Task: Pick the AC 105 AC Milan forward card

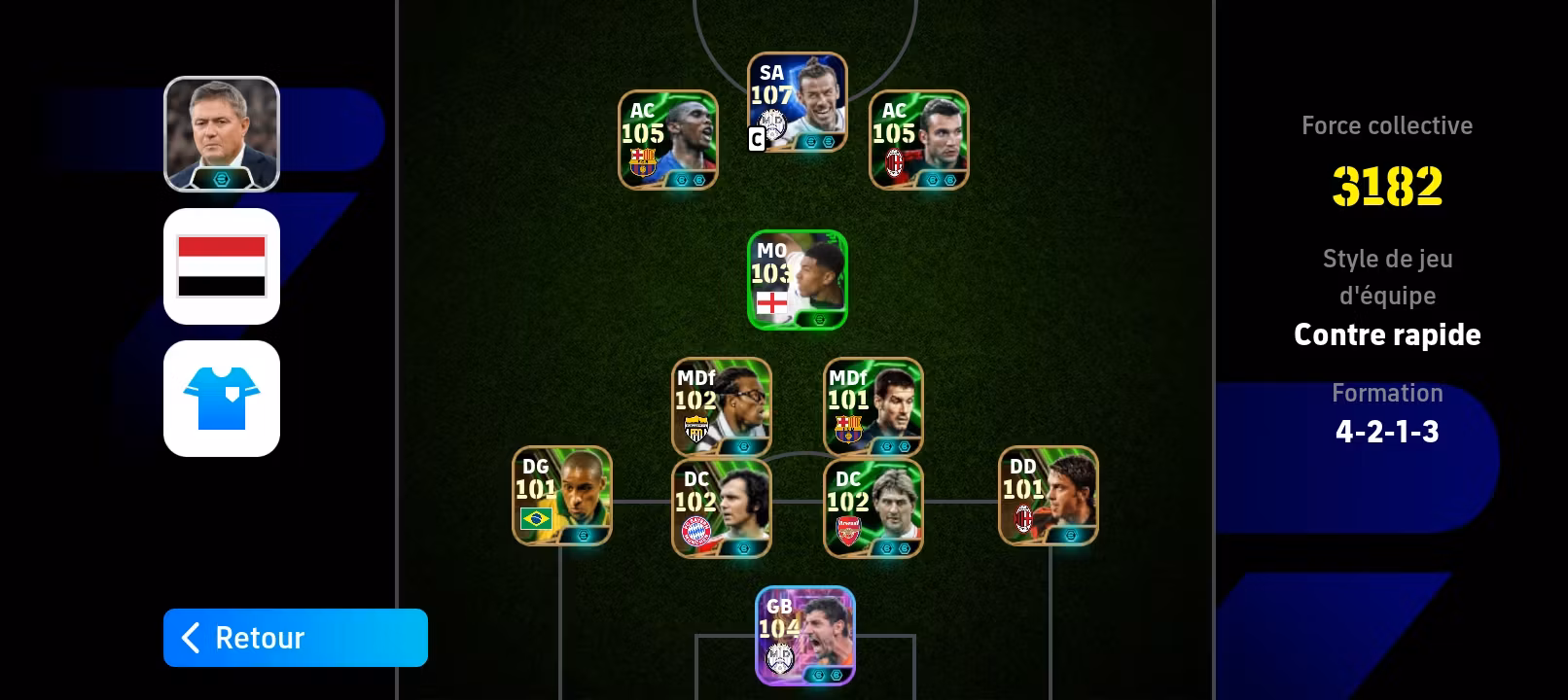Action: pyautogui.click(x=918, y=140)
